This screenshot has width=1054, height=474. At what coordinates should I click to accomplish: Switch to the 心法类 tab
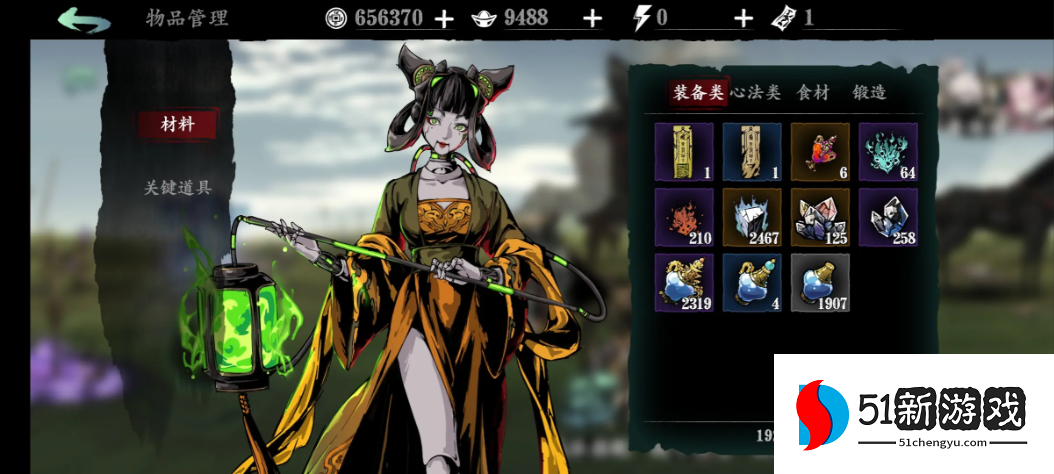coord(755,93)
